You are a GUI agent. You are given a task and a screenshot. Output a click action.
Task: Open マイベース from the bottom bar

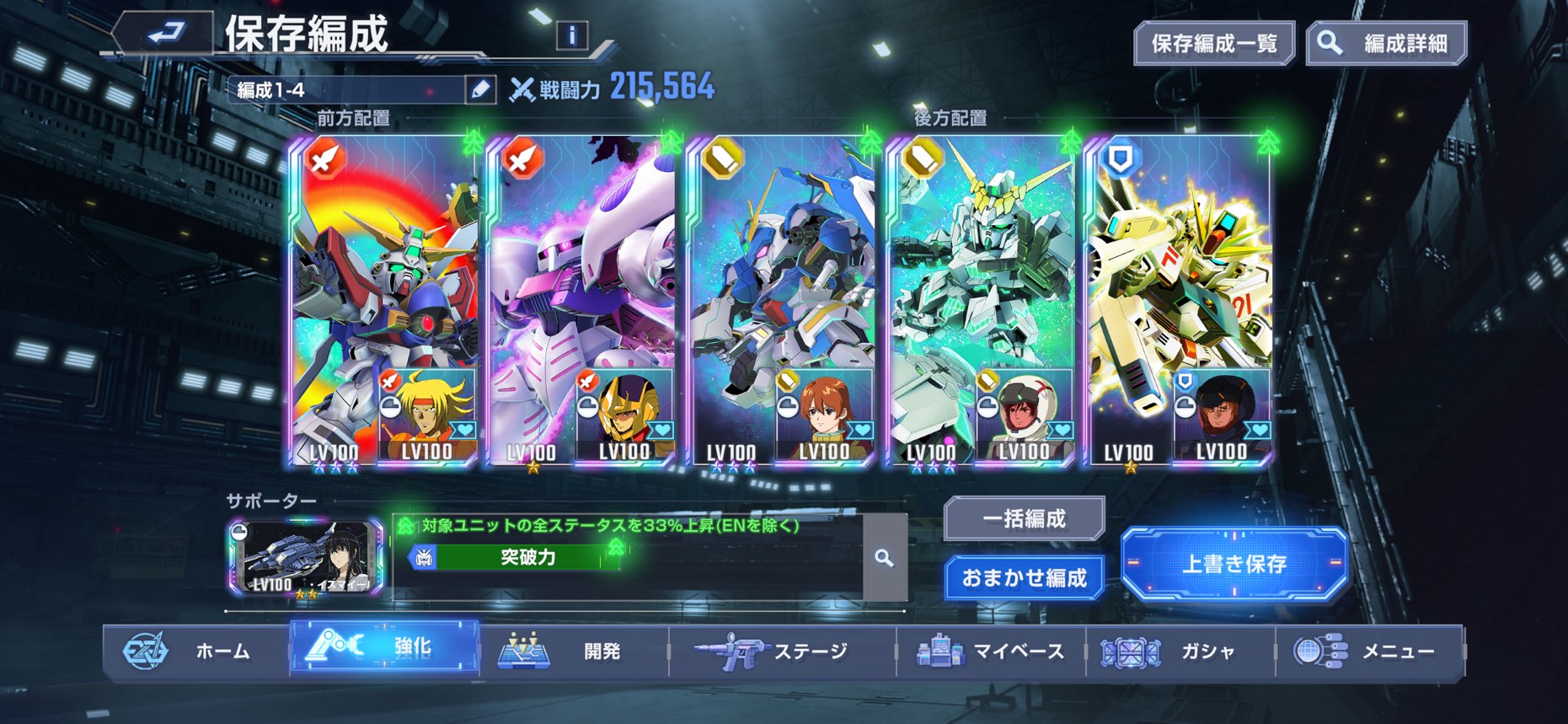click(x=991, y=651)
